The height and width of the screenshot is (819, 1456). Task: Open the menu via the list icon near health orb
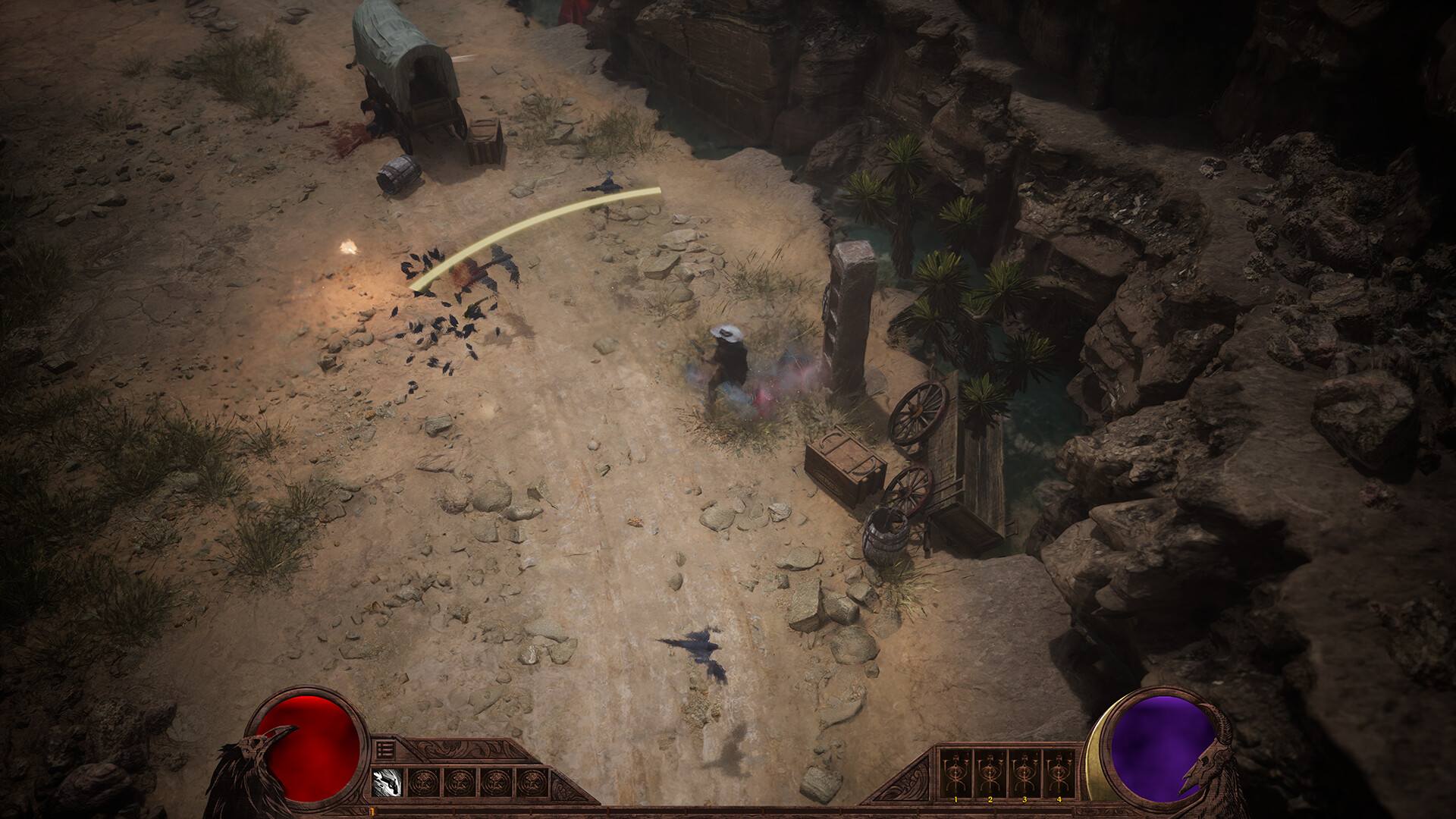[384, 749]
